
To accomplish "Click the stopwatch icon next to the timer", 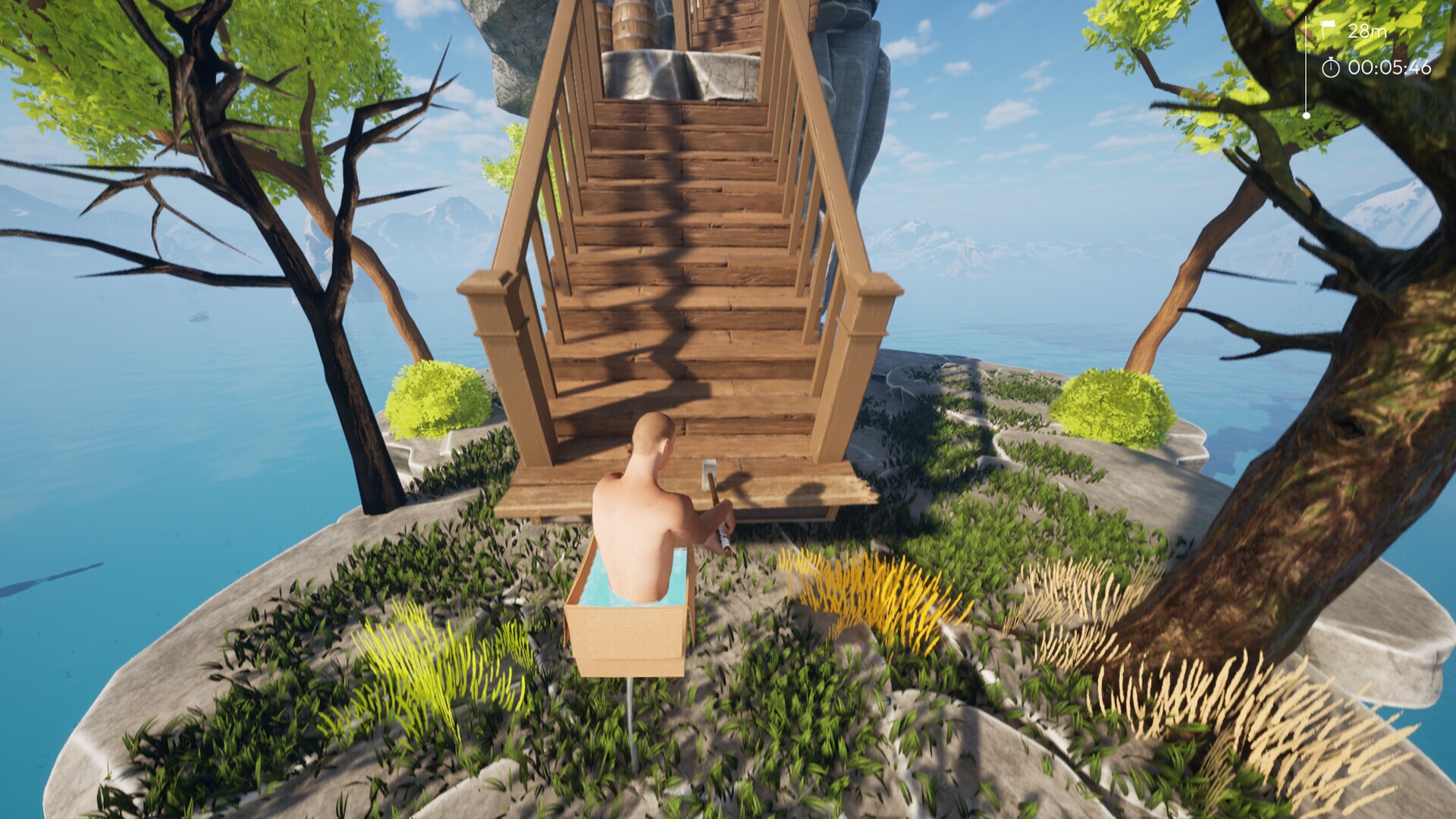I will (x=1332, y=67).
